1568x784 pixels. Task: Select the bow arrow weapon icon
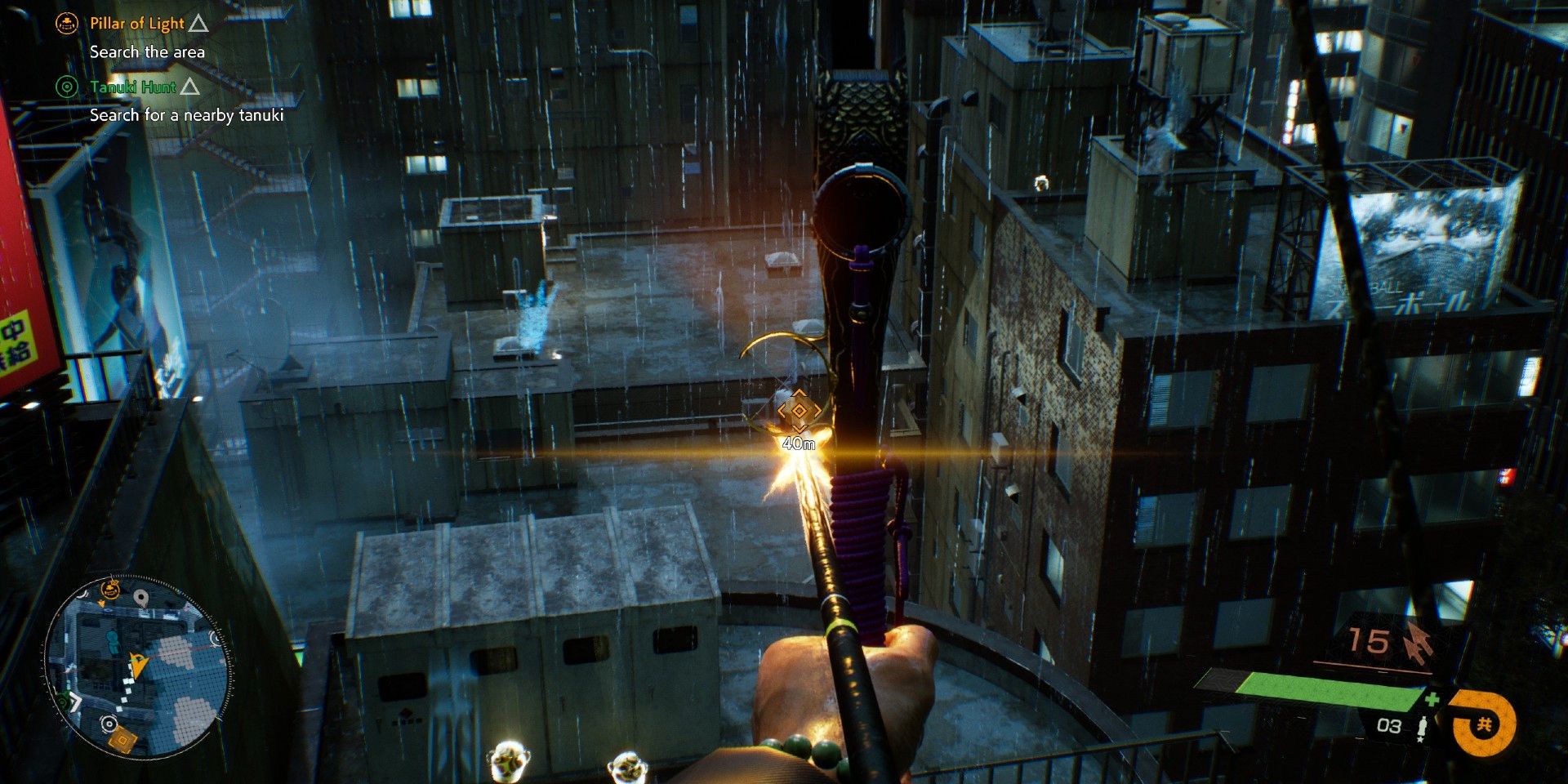[1419, 643]
